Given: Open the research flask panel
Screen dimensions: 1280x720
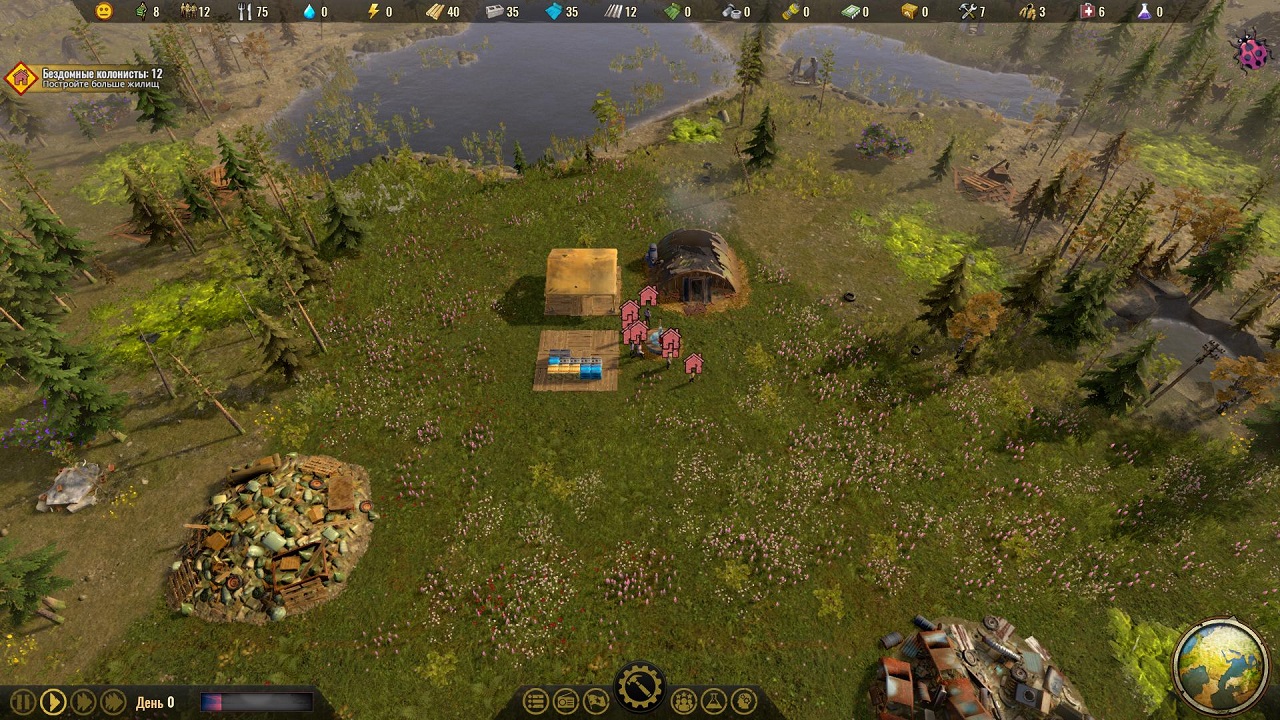Looking at the screenshot, I should 714,702.
